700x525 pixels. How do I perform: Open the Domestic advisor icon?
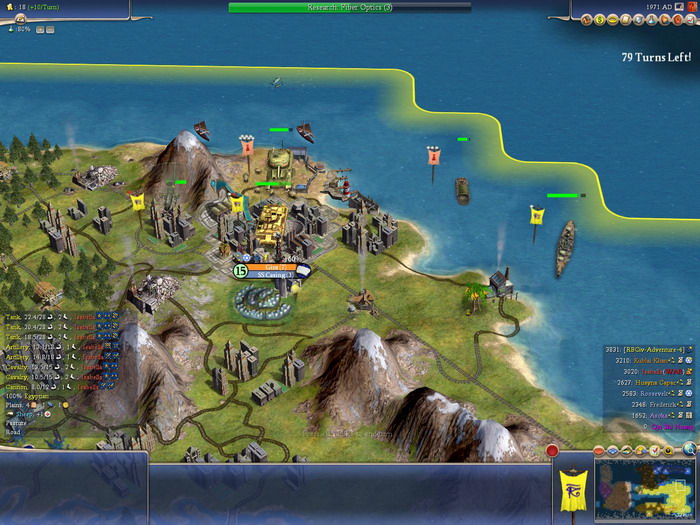(586, 18)
